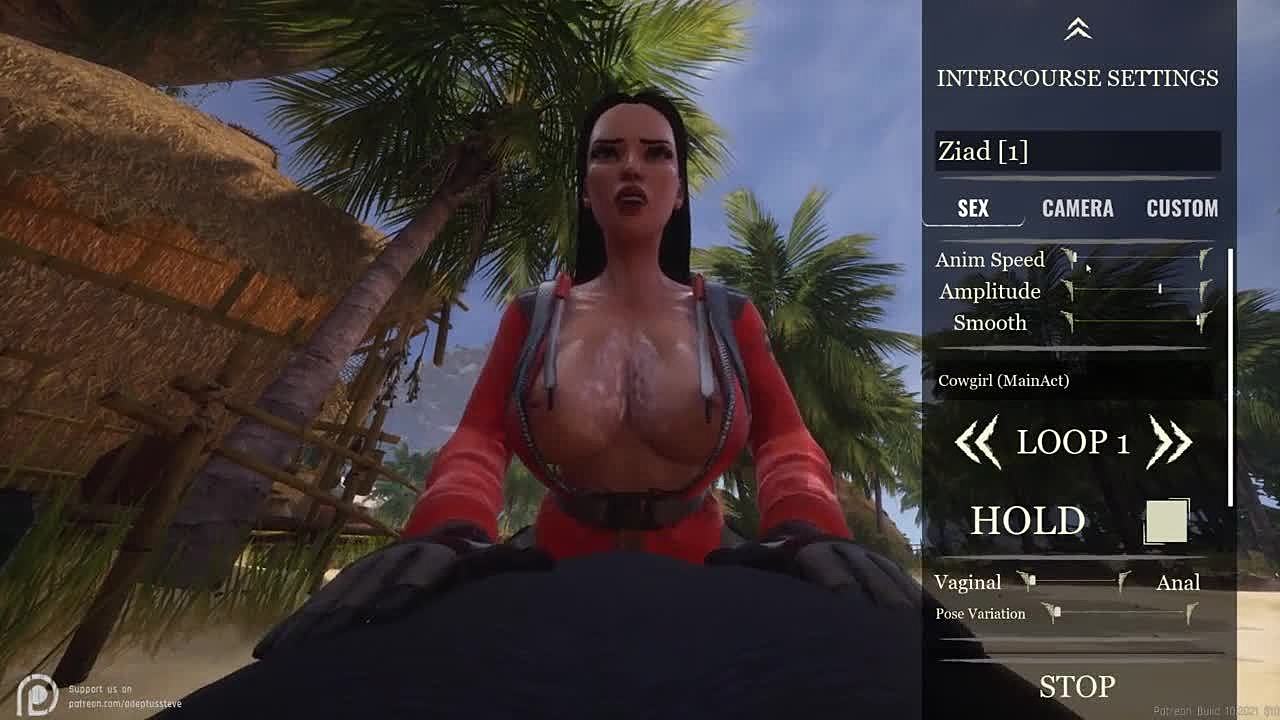
Task: Adjust the Amplitude slider
Action: click(x=1137, y=291)
